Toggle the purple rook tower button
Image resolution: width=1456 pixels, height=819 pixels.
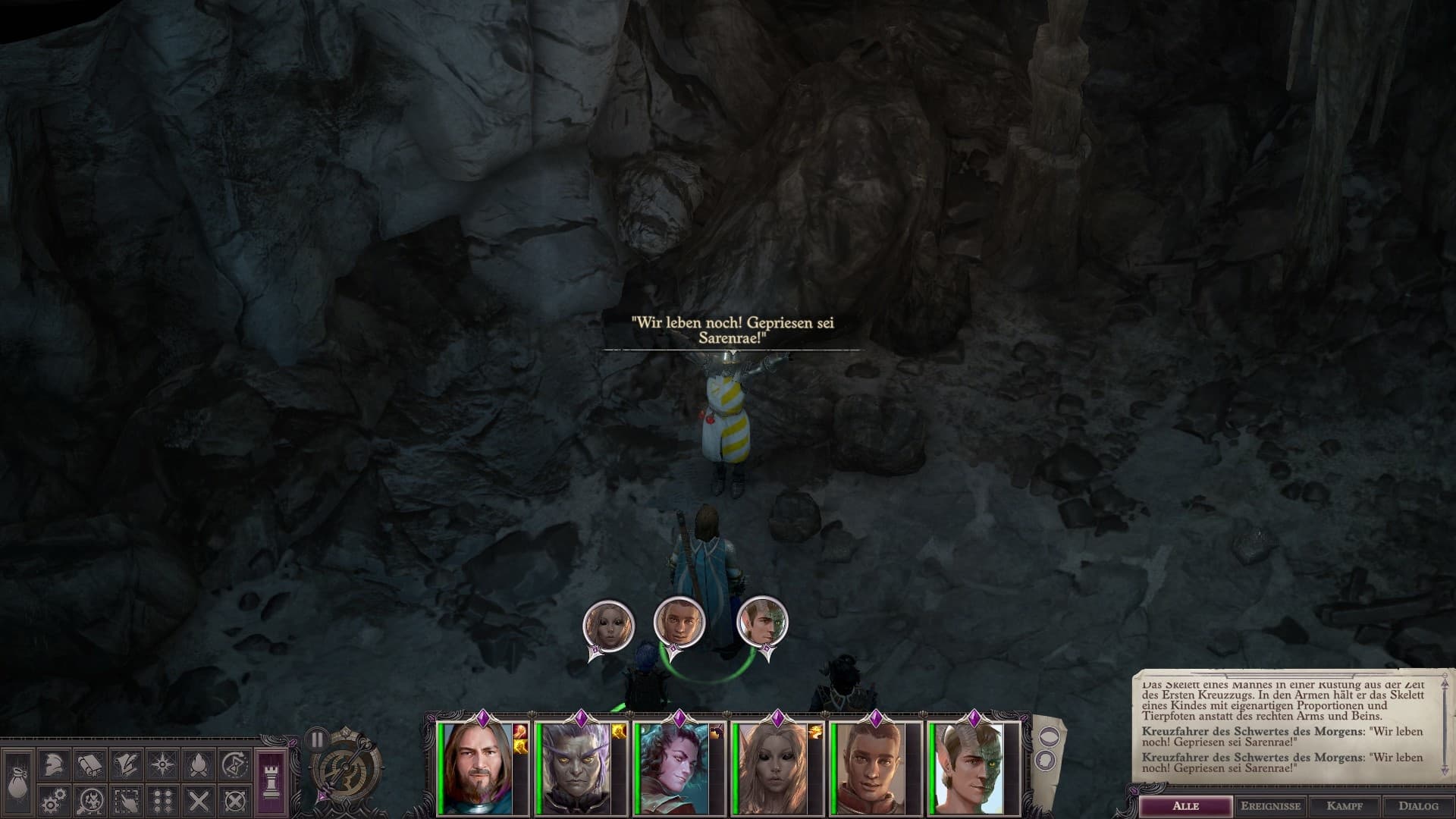click(x=271, y=783)
